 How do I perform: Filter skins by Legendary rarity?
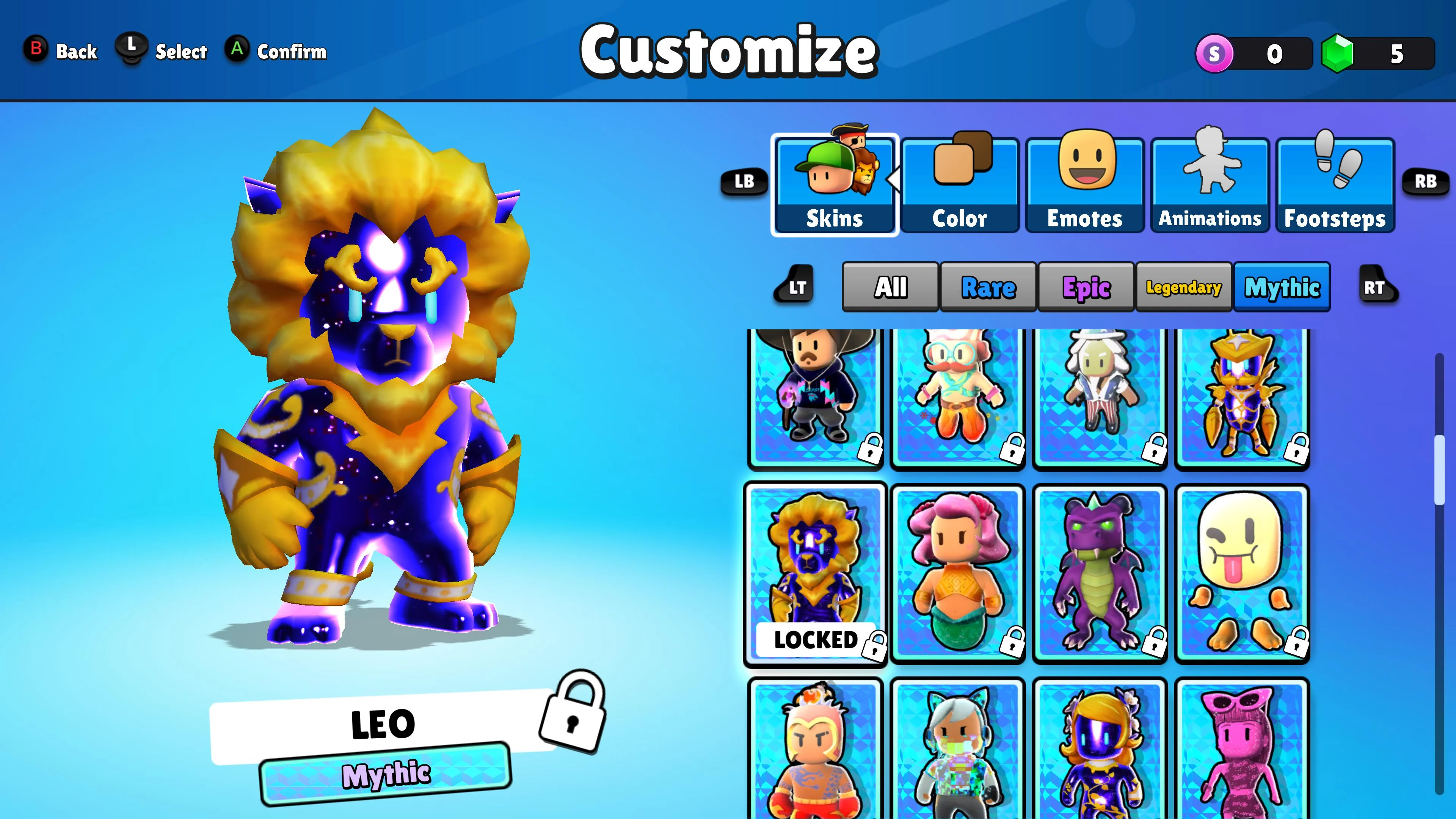click(x=1184, y=287)
